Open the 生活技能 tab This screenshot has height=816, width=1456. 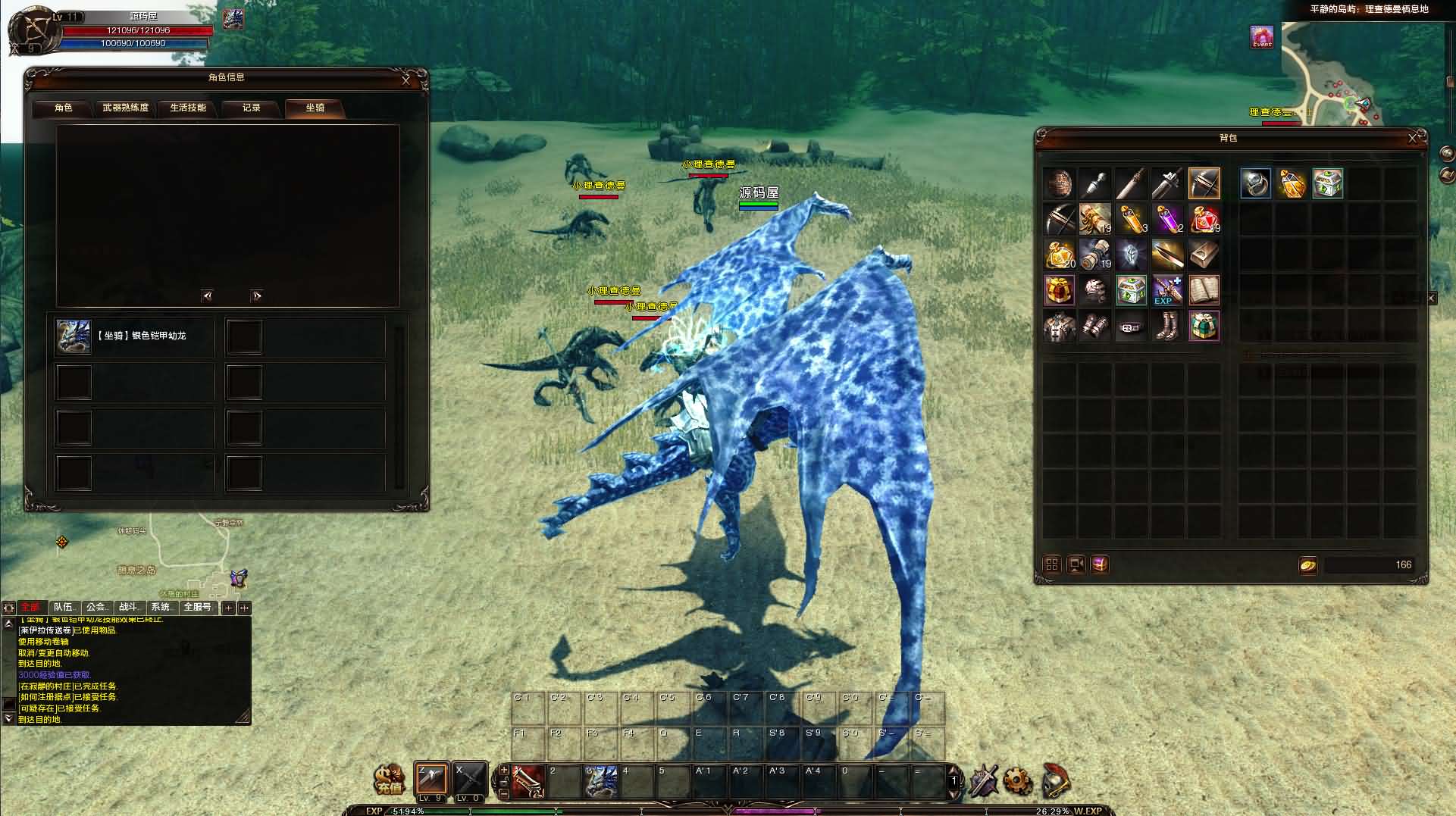pyautogui.click(x=188, y=108)
